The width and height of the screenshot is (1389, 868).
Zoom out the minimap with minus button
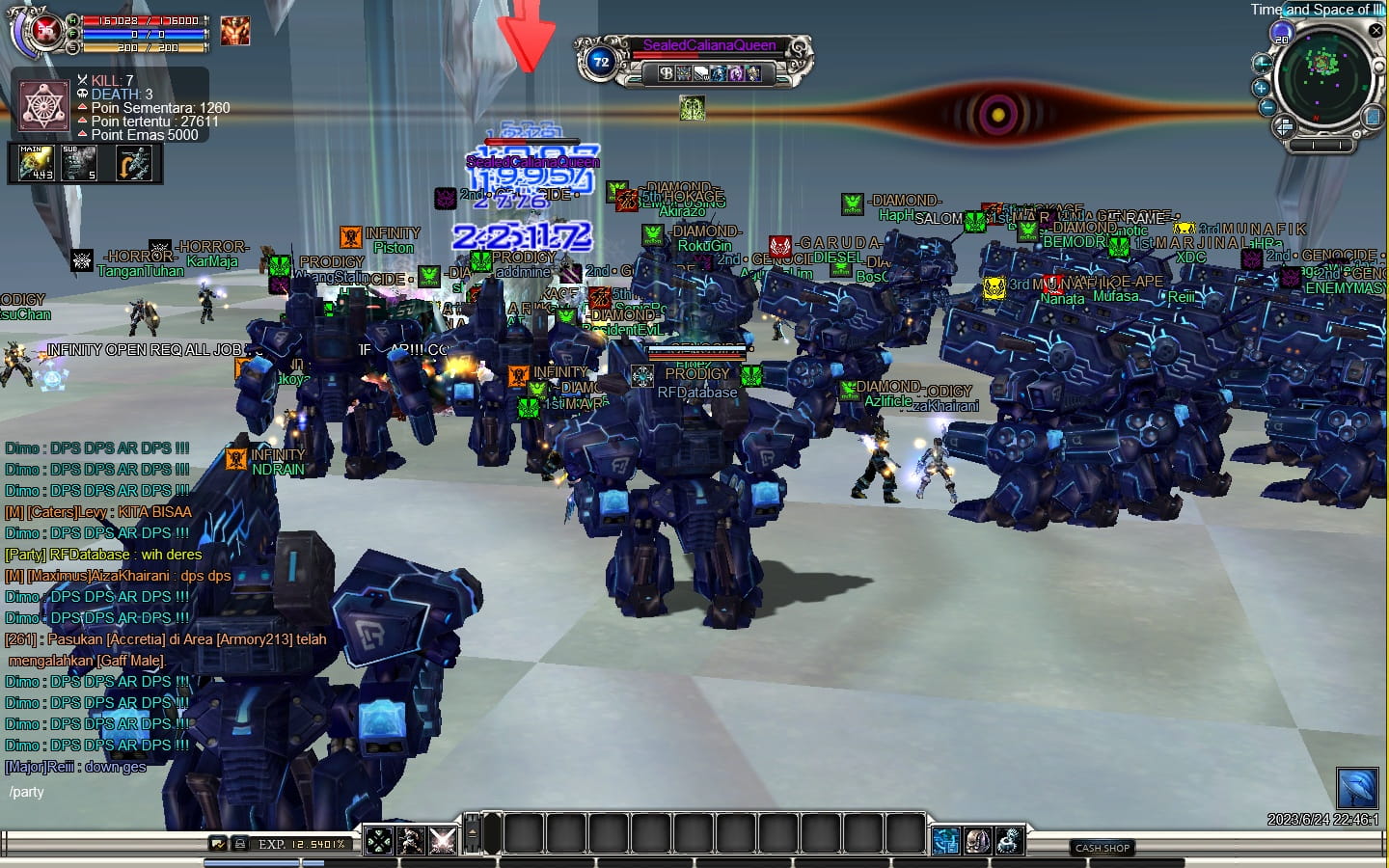pos(1268,107)
